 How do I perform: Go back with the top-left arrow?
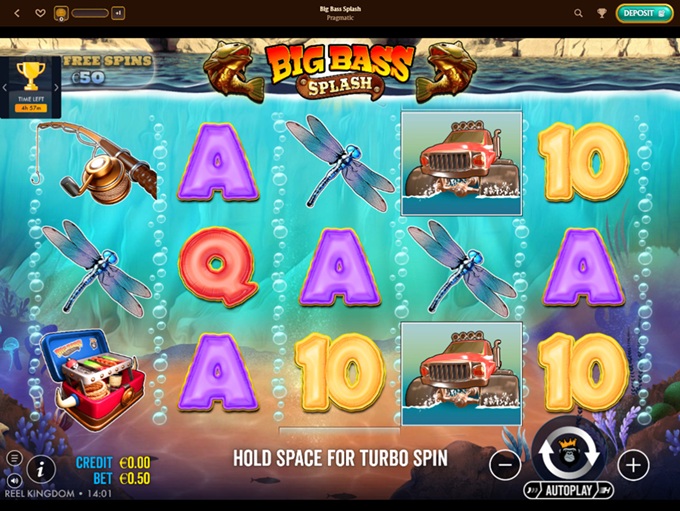17,13
